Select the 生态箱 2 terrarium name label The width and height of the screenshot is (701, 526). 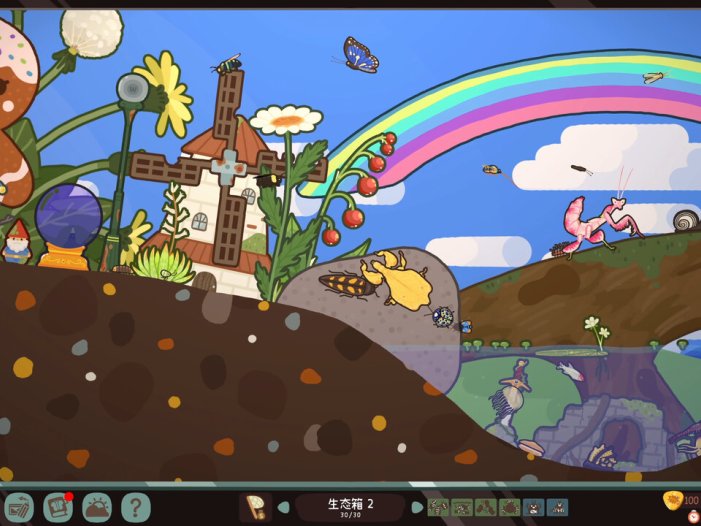(x=350, y=505)
